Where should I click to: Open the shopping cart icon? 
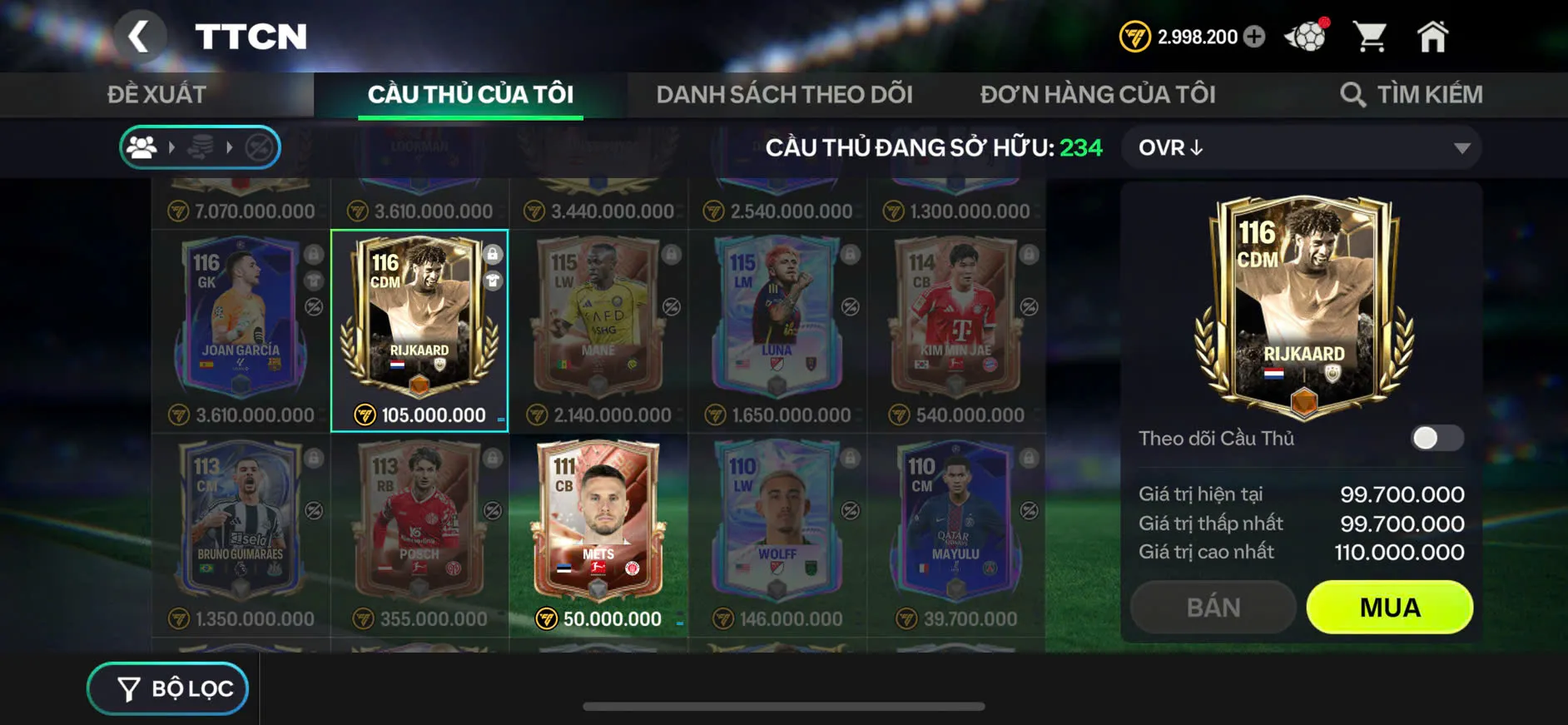(x=1370, y=35)
